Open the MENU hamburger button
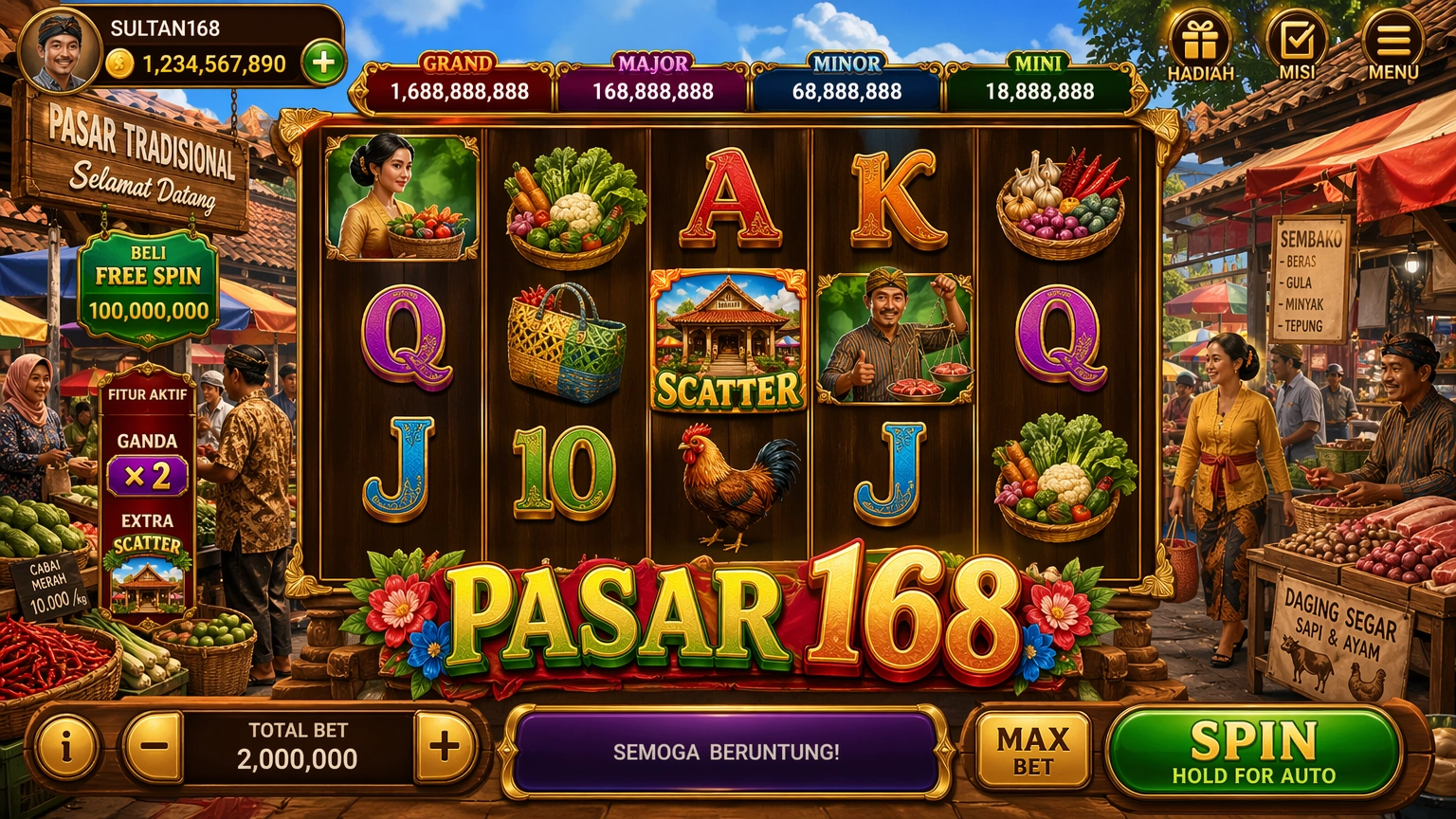This screenshot has width=1456, height=819. (x=1392, y=45)
